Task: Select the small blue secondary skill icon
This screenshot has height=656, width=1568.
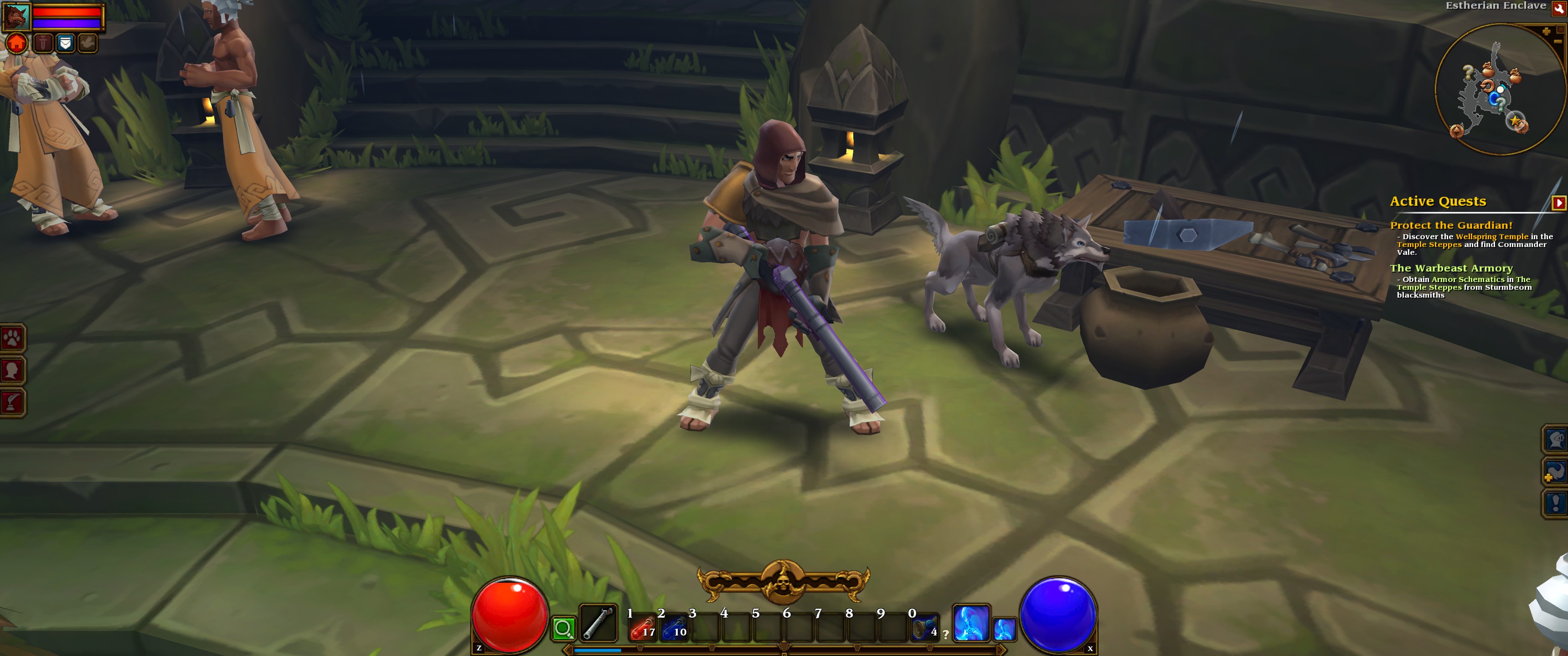Action: (x=1004, y=629)
